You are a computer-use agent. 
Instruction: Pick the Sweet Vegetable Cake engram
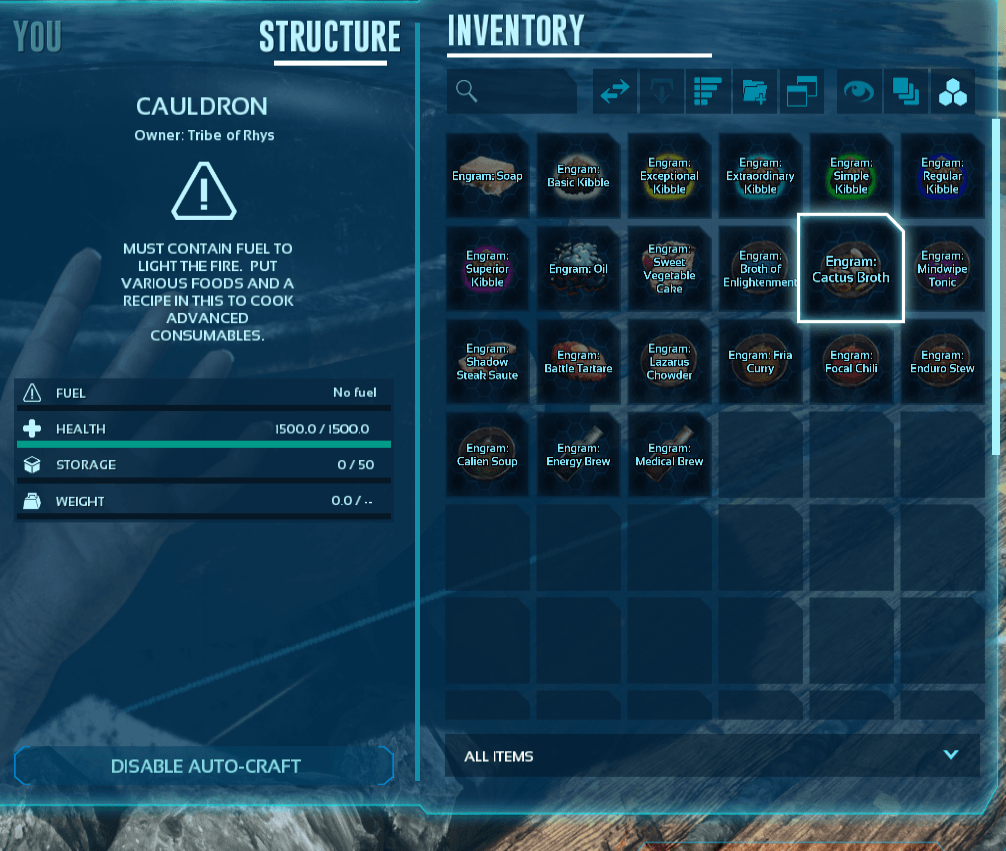(x=669, y=268)
